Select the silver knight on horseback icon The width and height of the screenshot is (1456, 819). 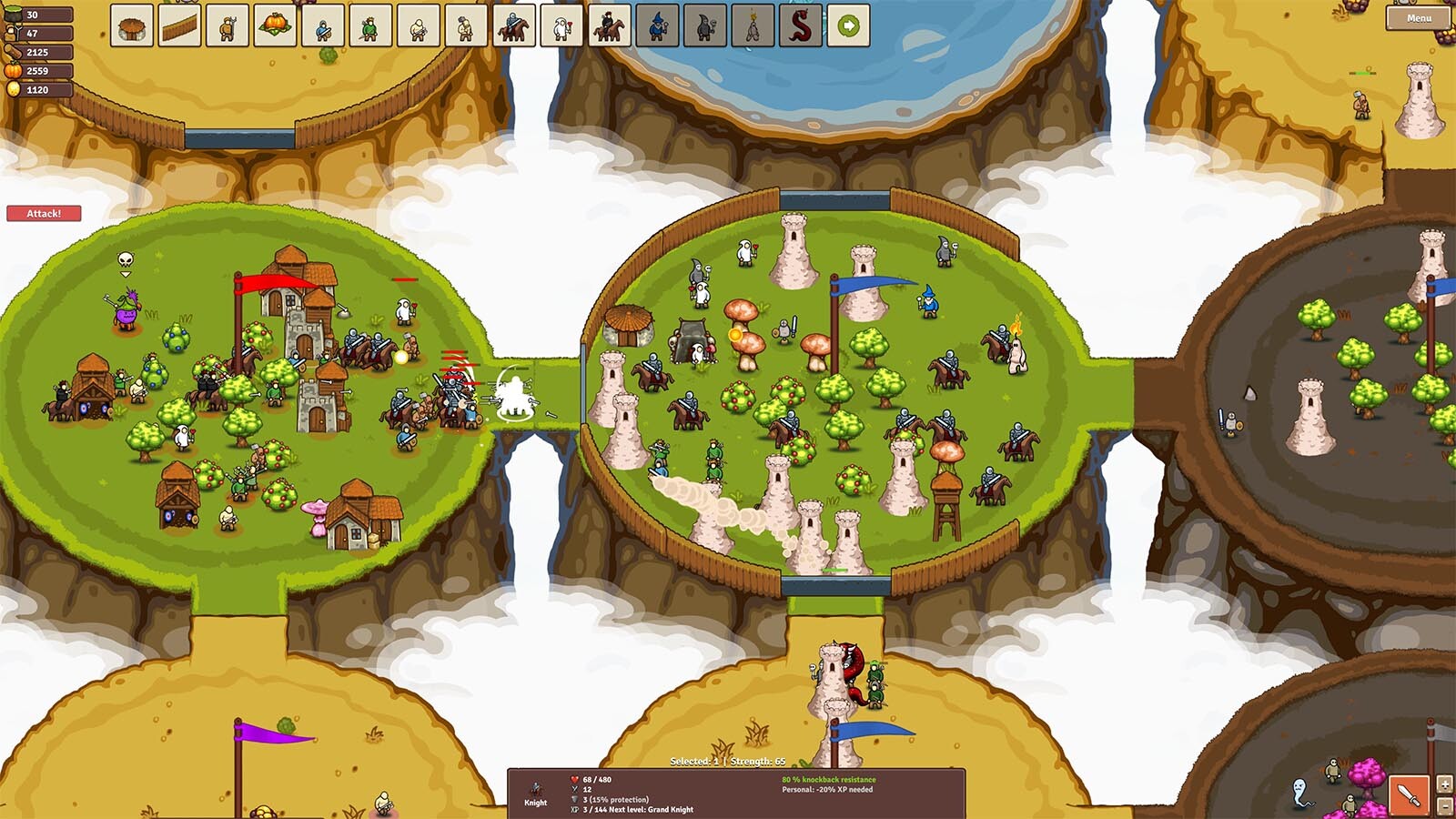(x=513, y=26)
